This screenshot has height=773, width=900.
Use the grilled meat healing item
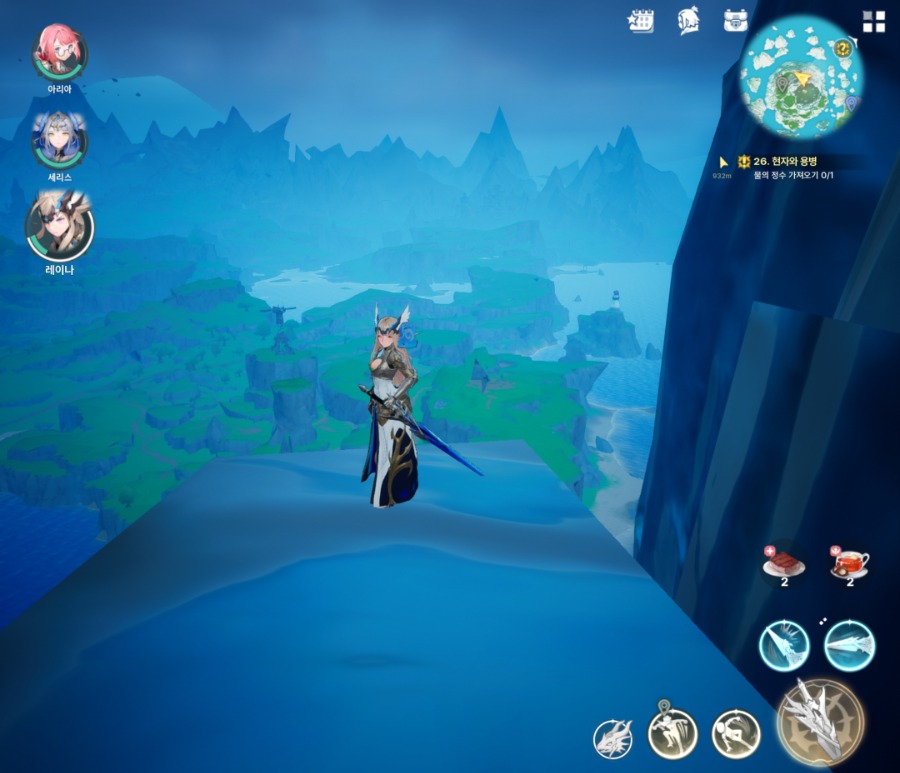(x=784, y=562)
